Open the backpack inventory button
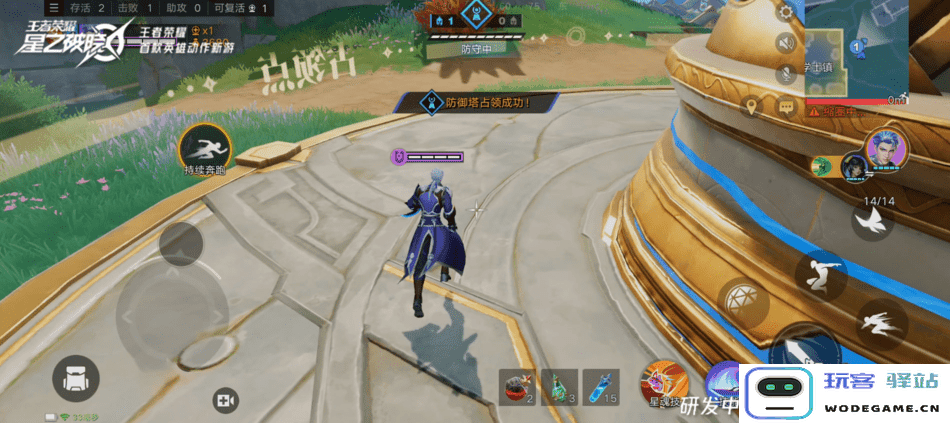 pyautogui.click(x=76, y=379)
